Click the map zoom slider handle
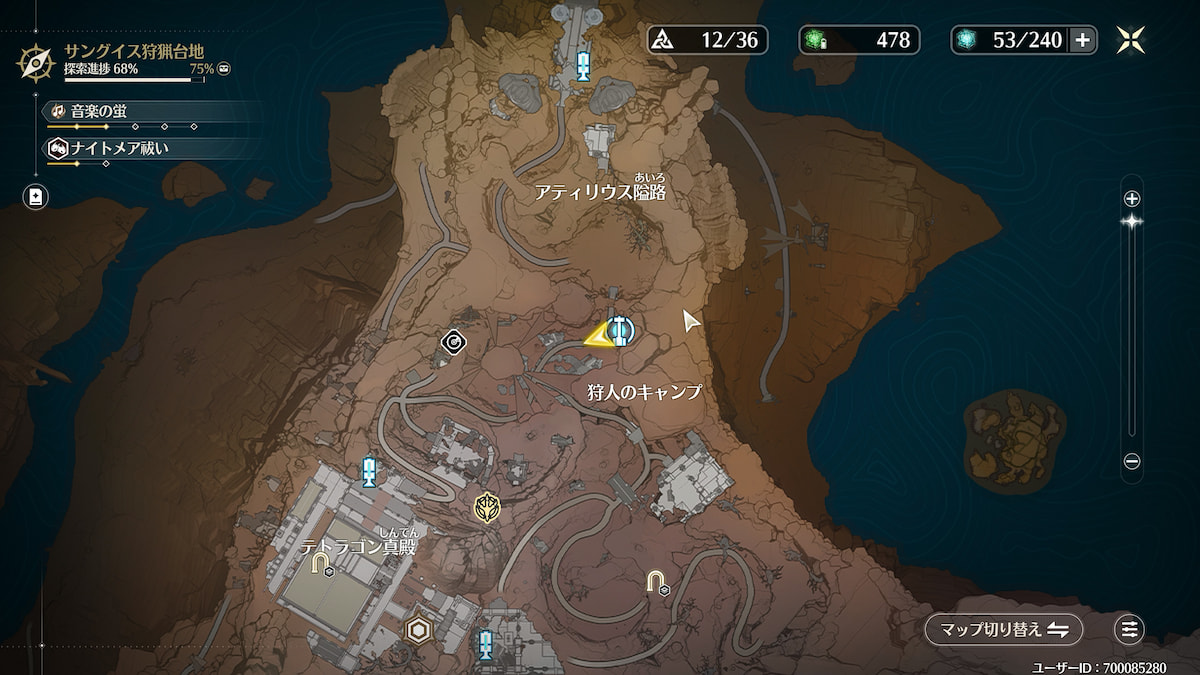This screenshot has width=1200, height=675. pyautogui.click(x=1132, y=222)
